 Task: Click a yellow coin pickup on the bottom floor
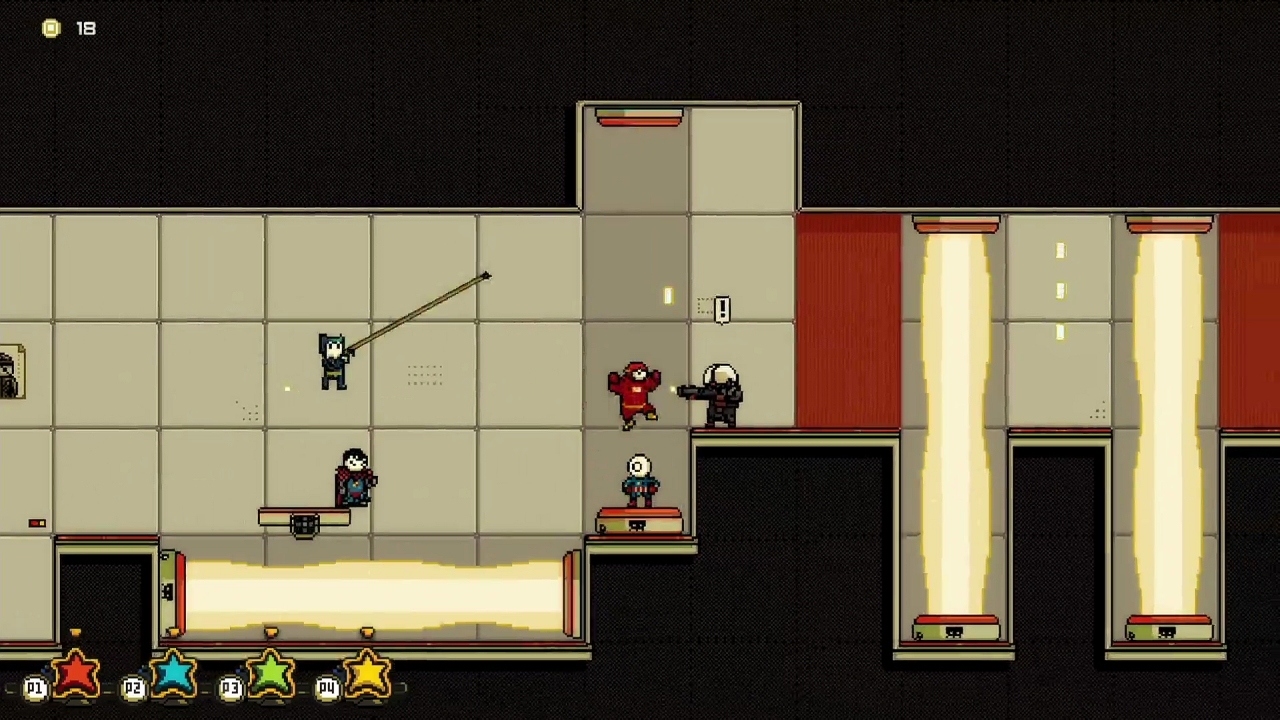click(x=270, y=632)
